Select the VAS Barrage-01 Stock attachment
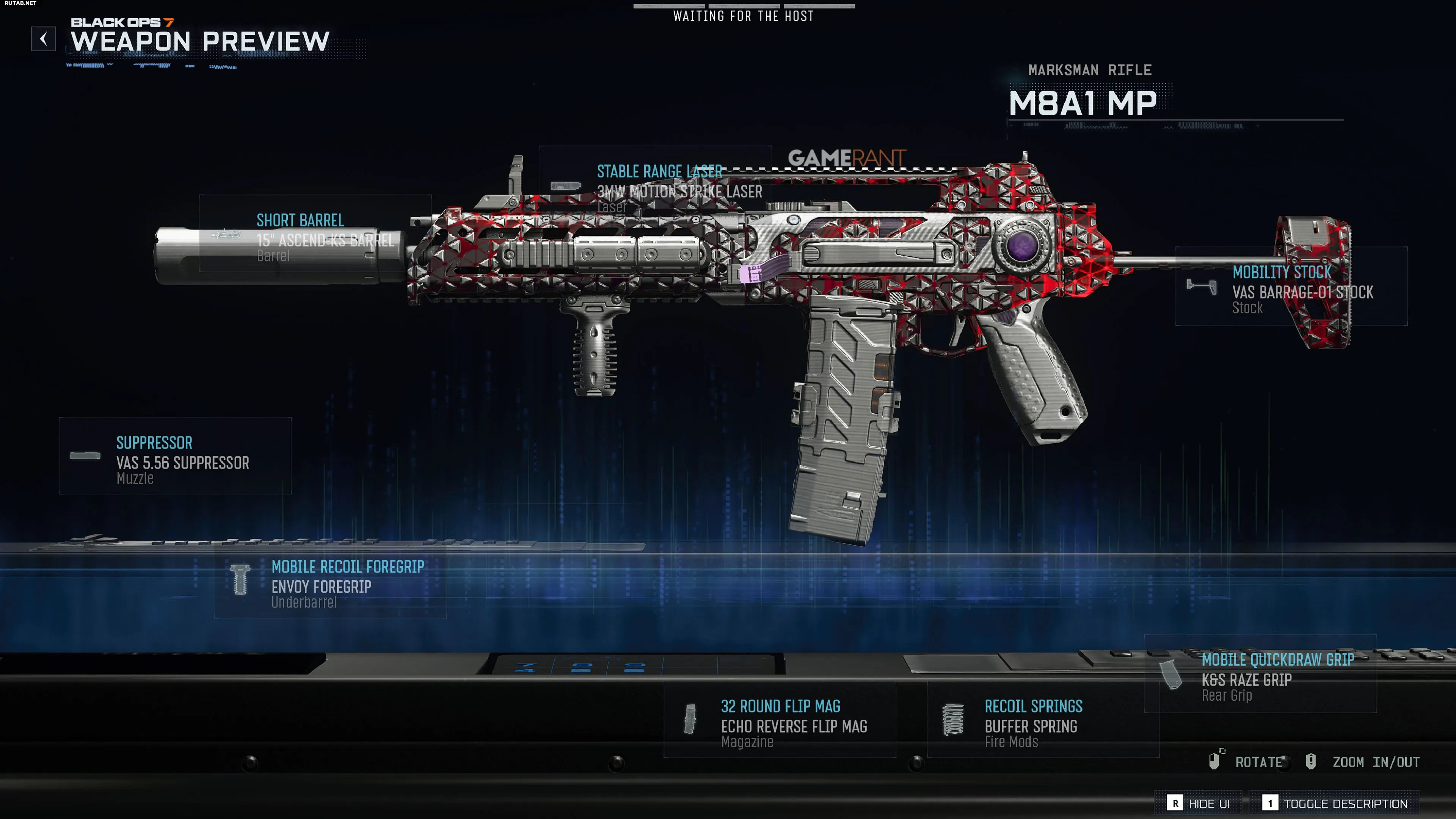This screenshot has width=1456, height=819. 1291,287
